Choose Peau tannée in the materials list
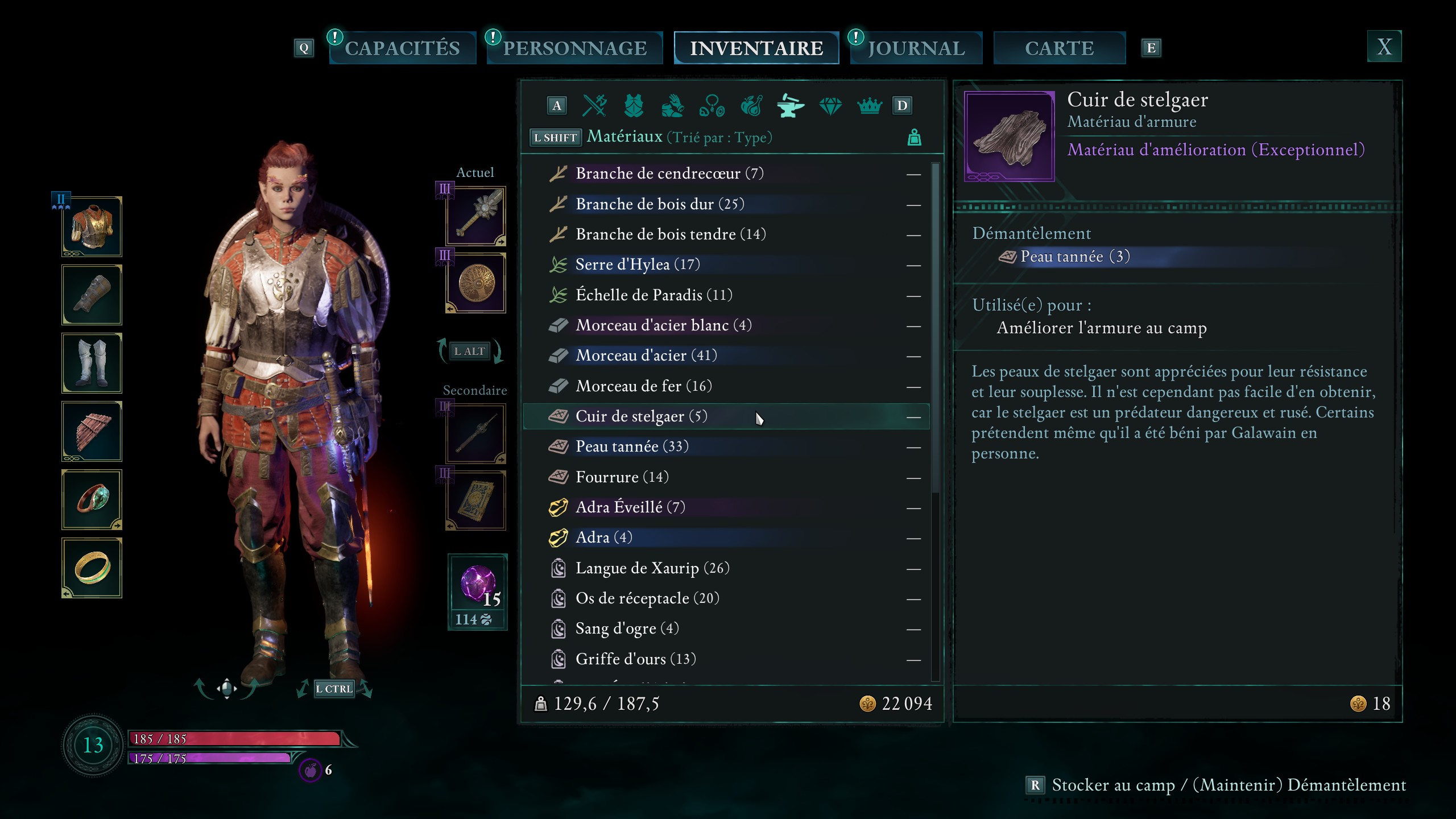The image size is (1456, 819). (631, 446)
